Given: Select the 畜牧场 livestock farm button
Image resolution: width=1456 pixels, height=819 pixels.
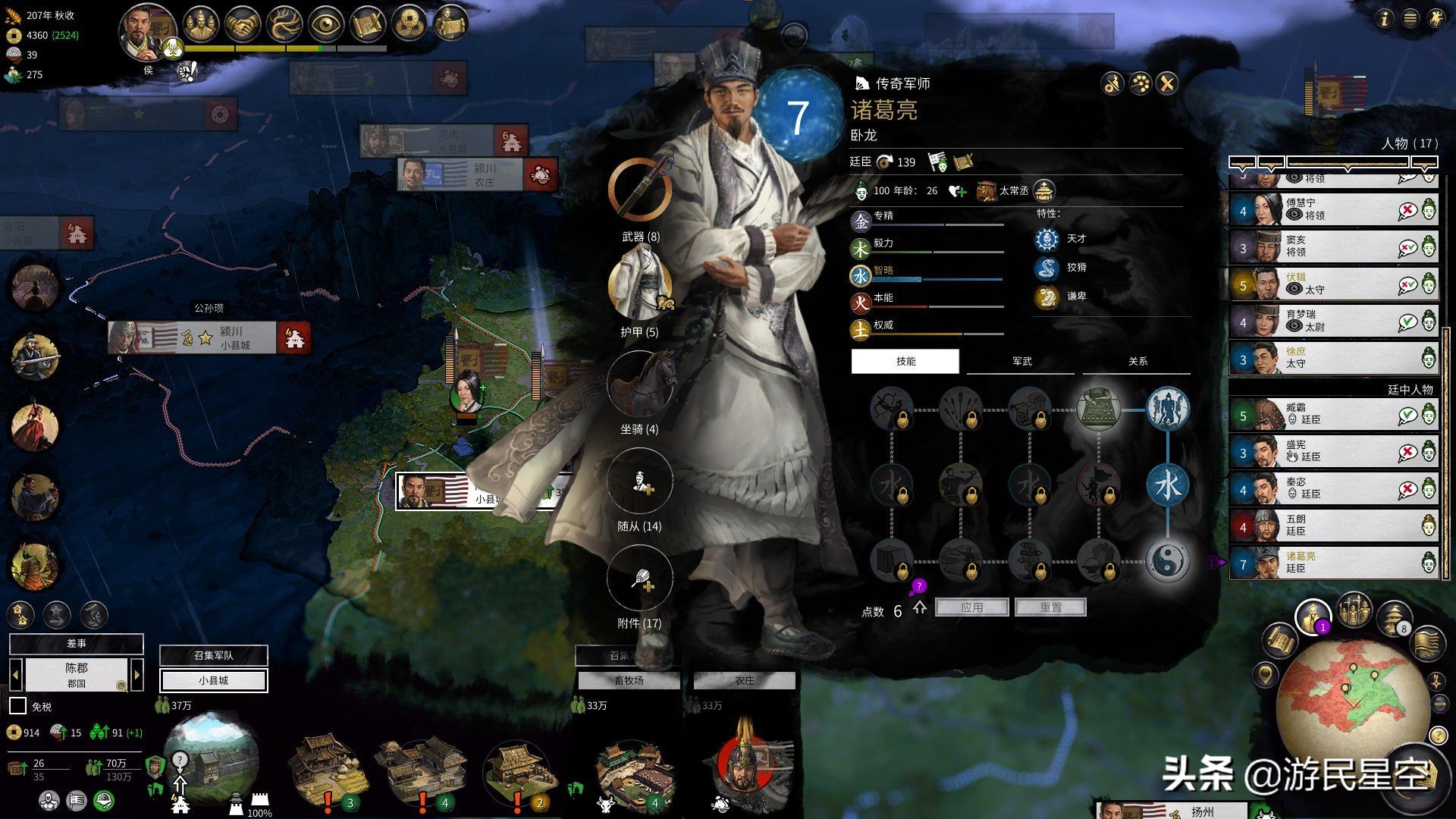Looking at the screenshot, I should (x=629, y=680).
